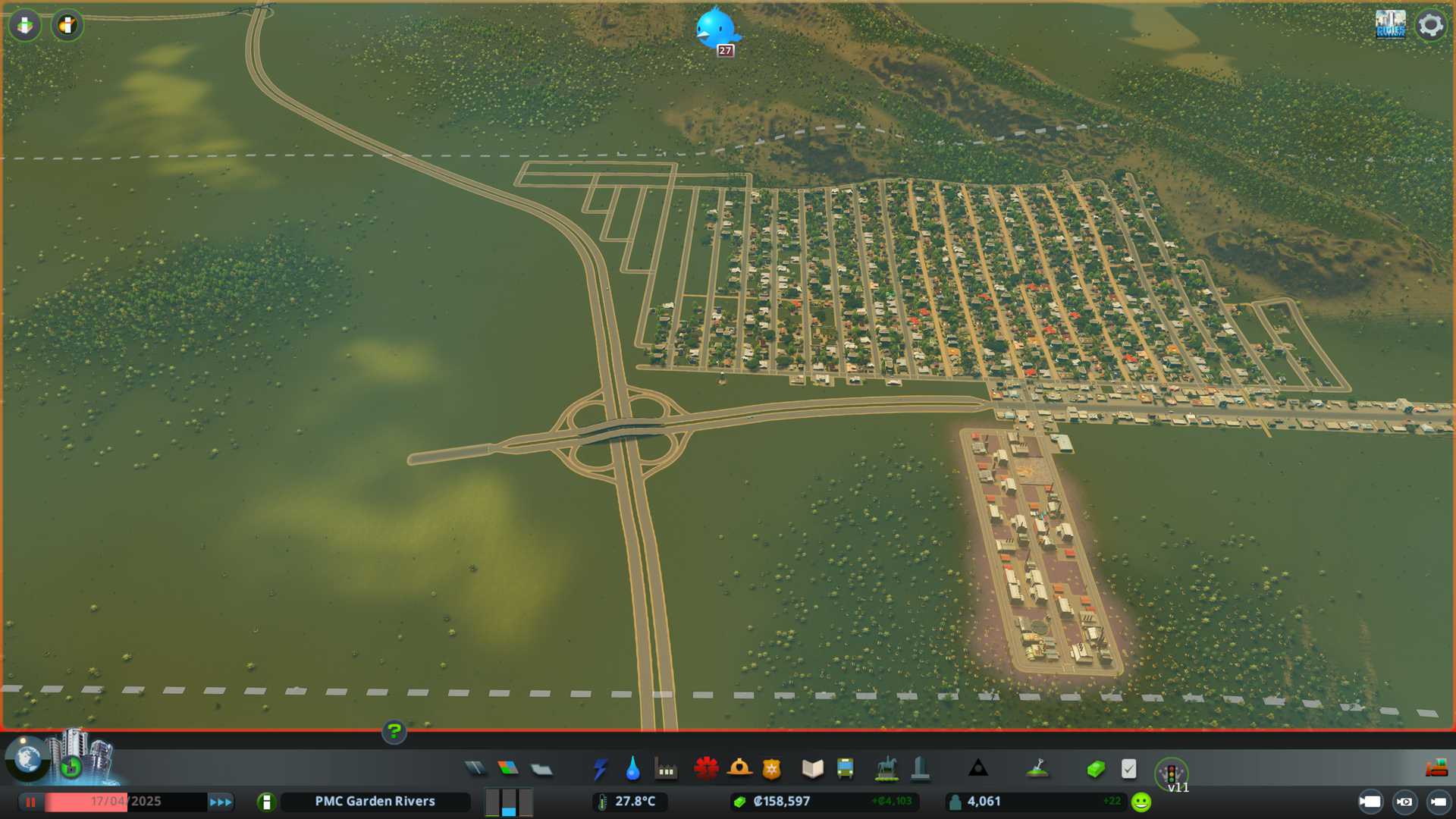The image size is (1456, 819).
Task: Open traffic manager traffic light button
Action: click(1171, 773)
